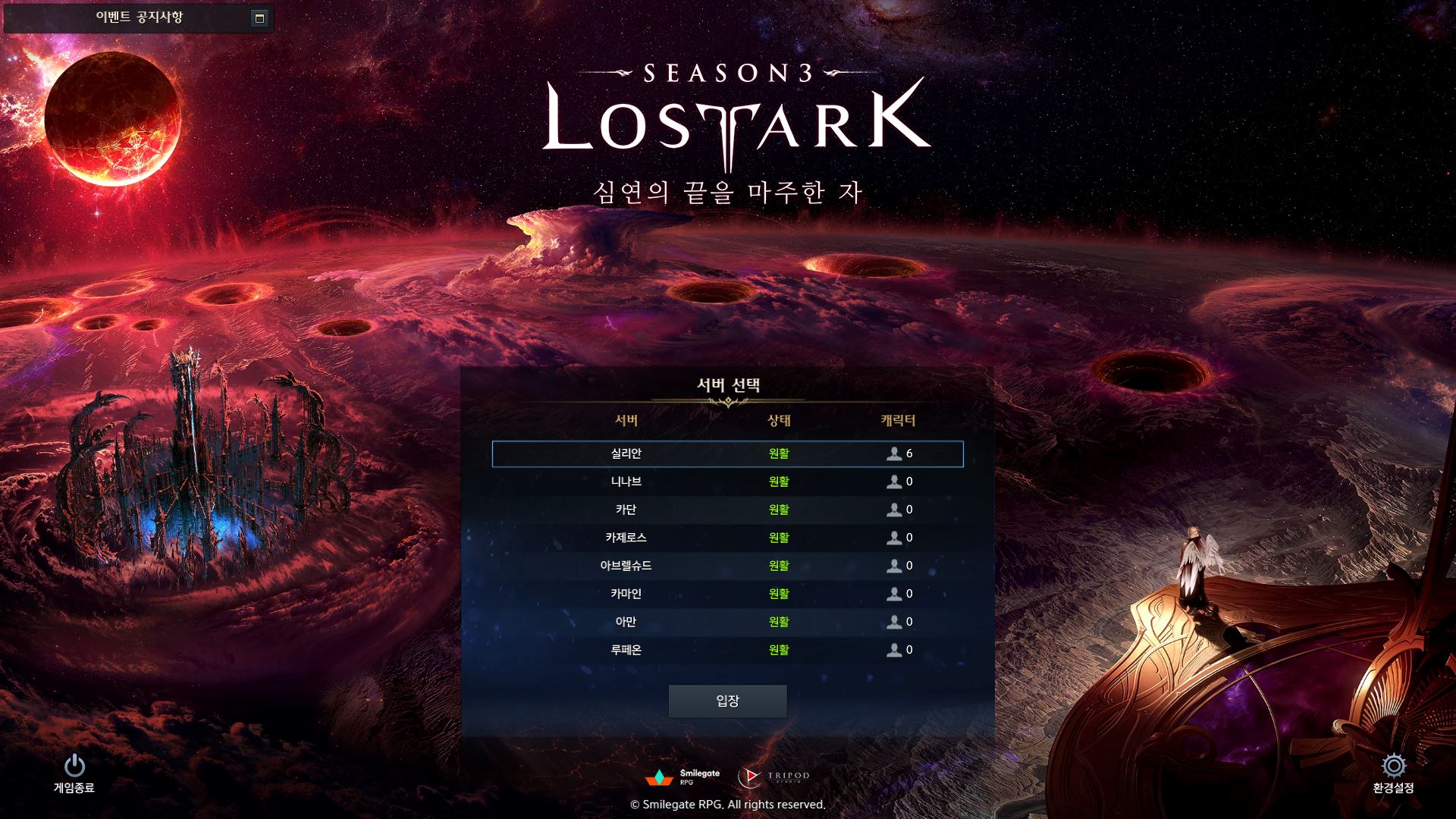Open 환경설정 settings gear
The height and width of the screenshot is (819, 1456).
pyautogui.click(x=1393, y=767)
